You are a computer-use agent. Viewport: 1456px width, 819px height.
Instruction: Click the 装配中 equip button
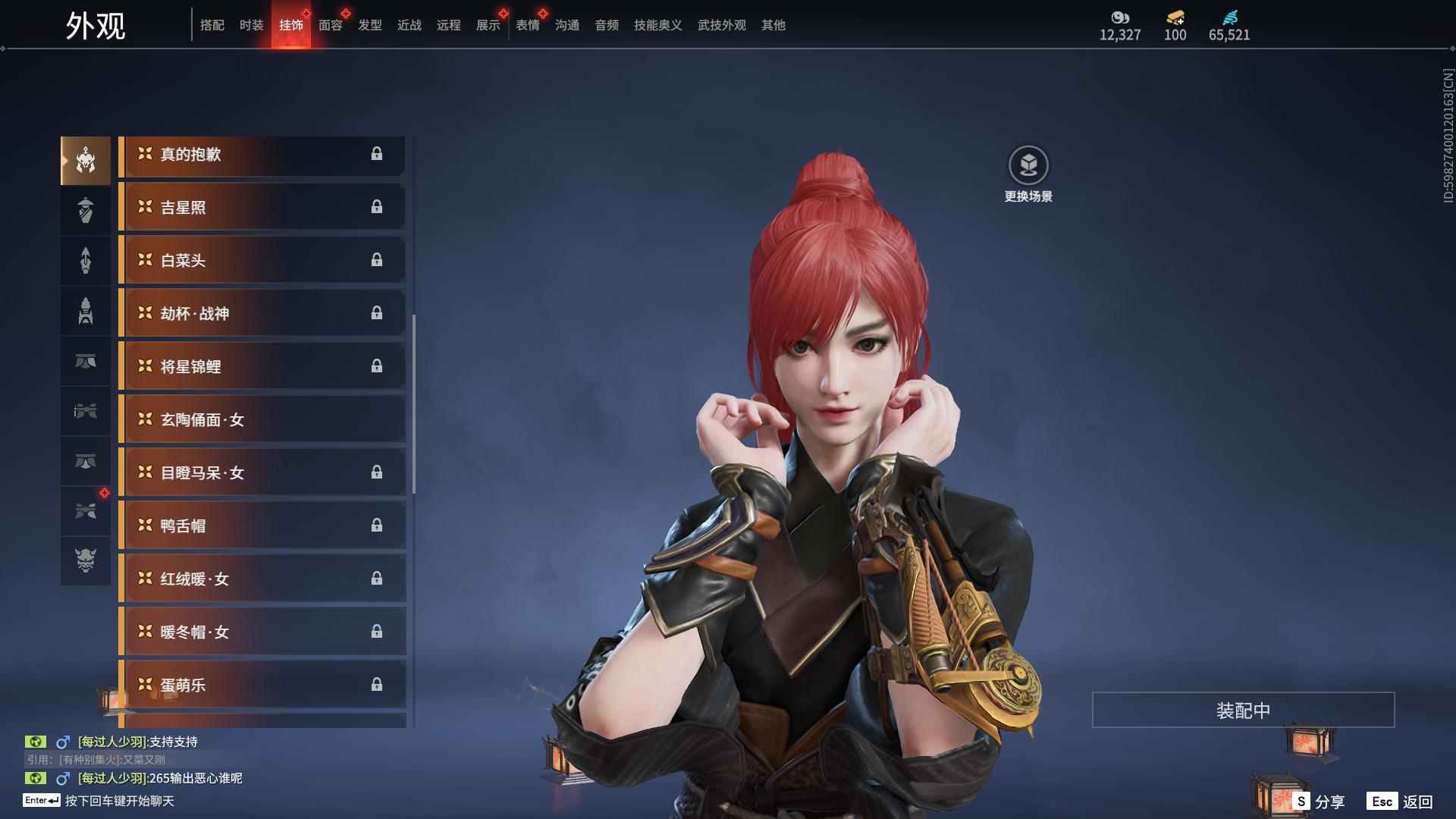(x=1243, y=711)
